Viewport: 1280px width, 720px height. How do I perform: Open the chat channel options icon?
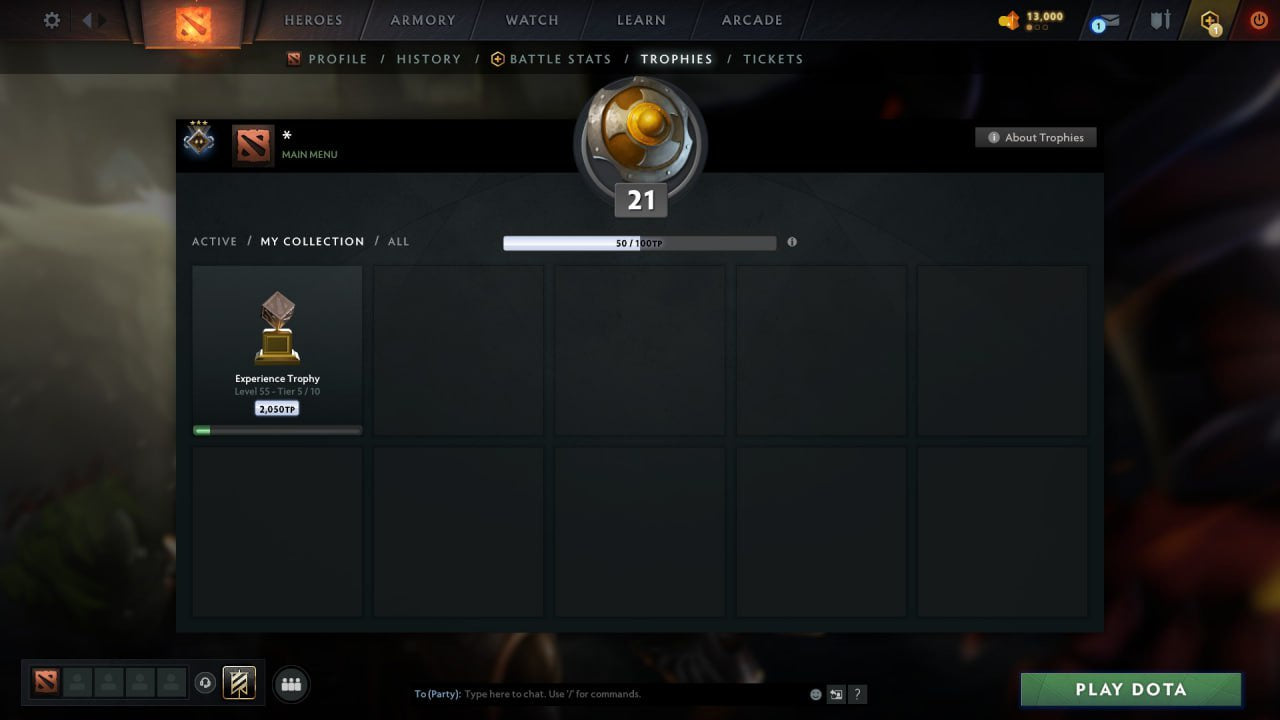click(x=836, y=694)
